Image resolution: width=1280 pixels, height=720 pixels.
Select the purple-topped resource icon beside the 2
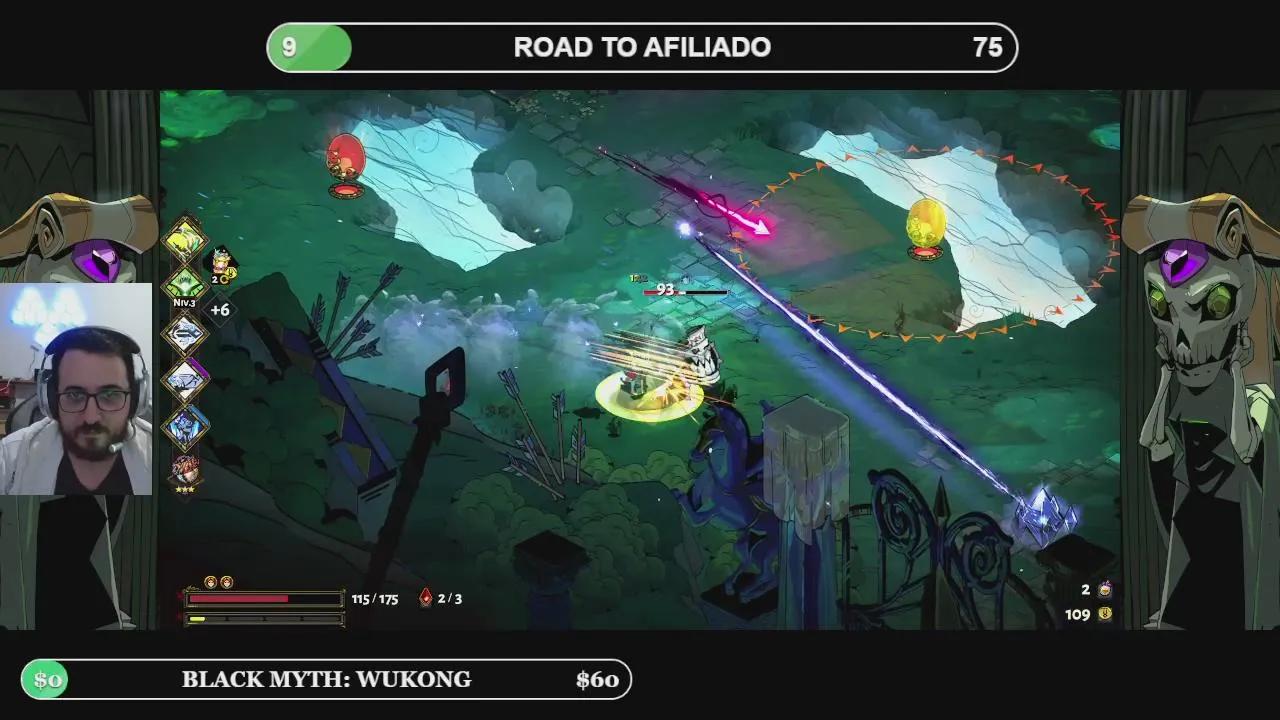[x=1105, y=590]
